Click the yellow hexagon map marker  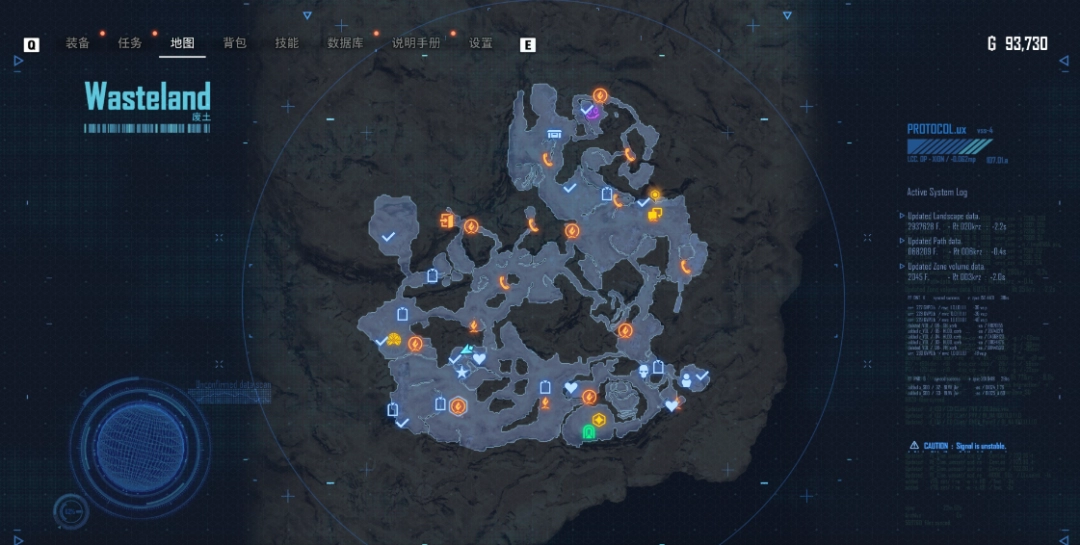(x=599, y=419)
